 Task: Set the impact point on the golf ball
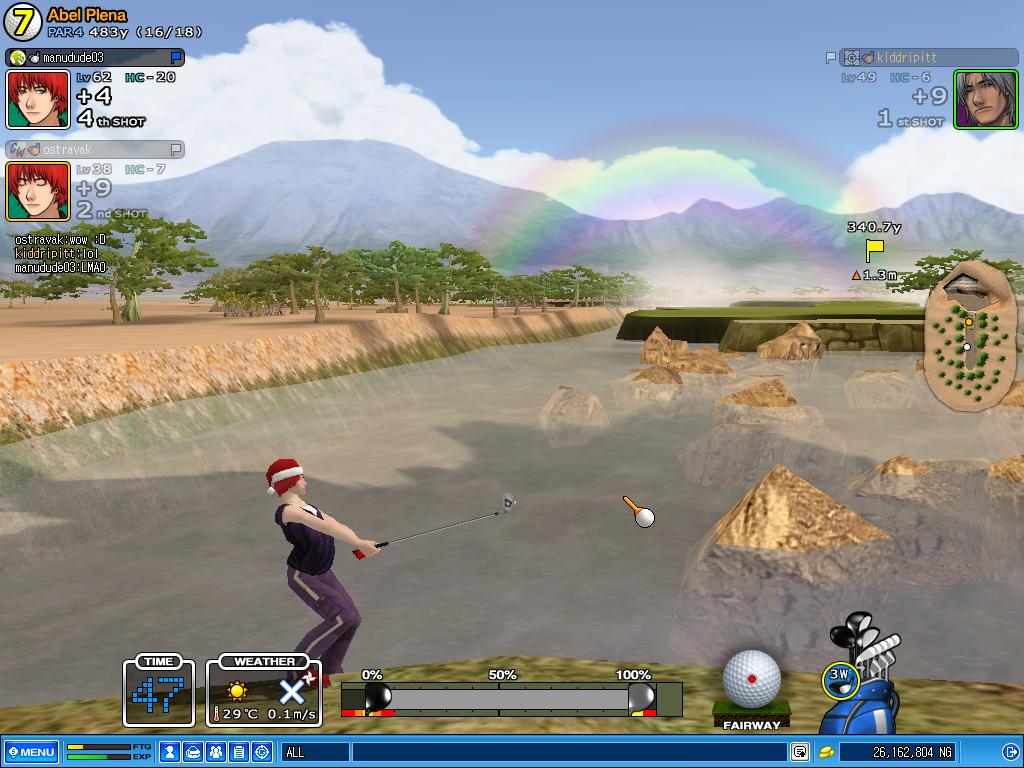(x=751, y=678)
